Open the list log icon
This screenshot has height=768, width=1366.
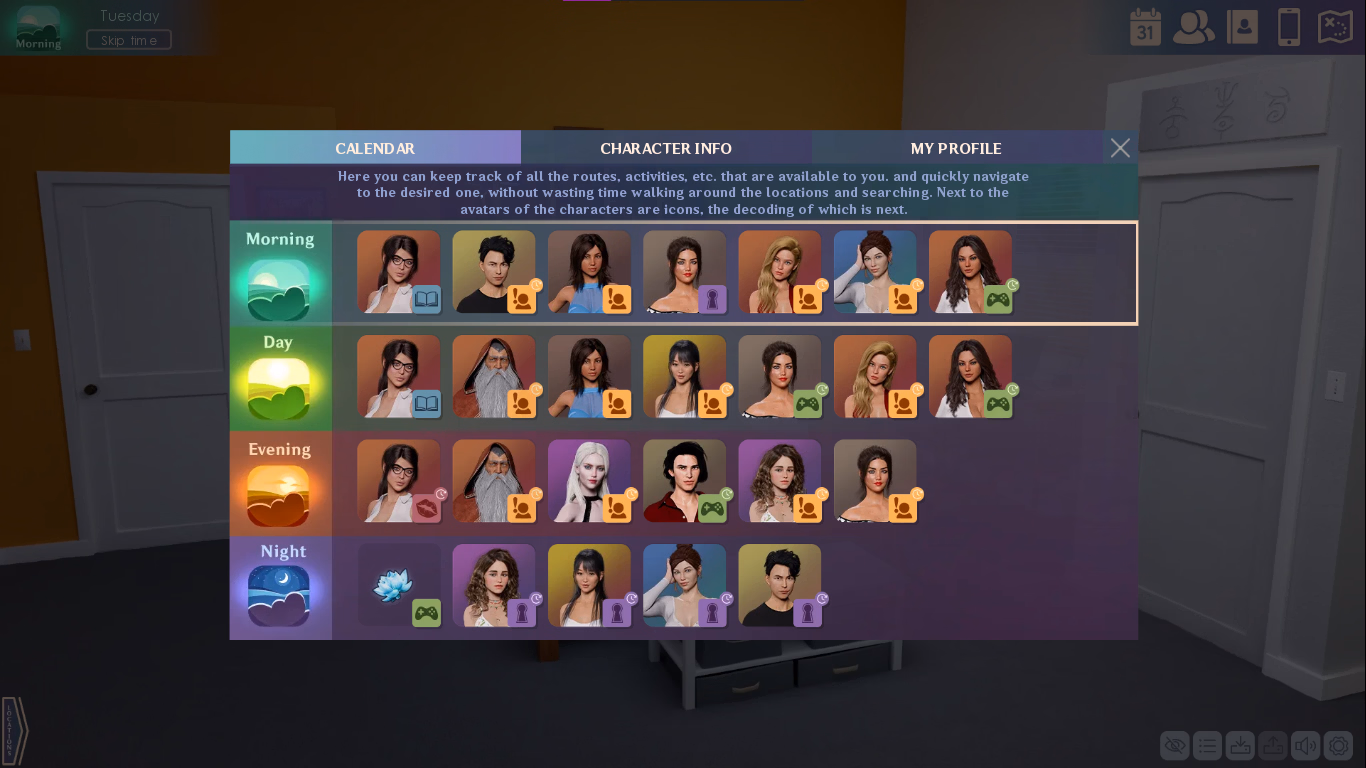[x=1207, y=745]
